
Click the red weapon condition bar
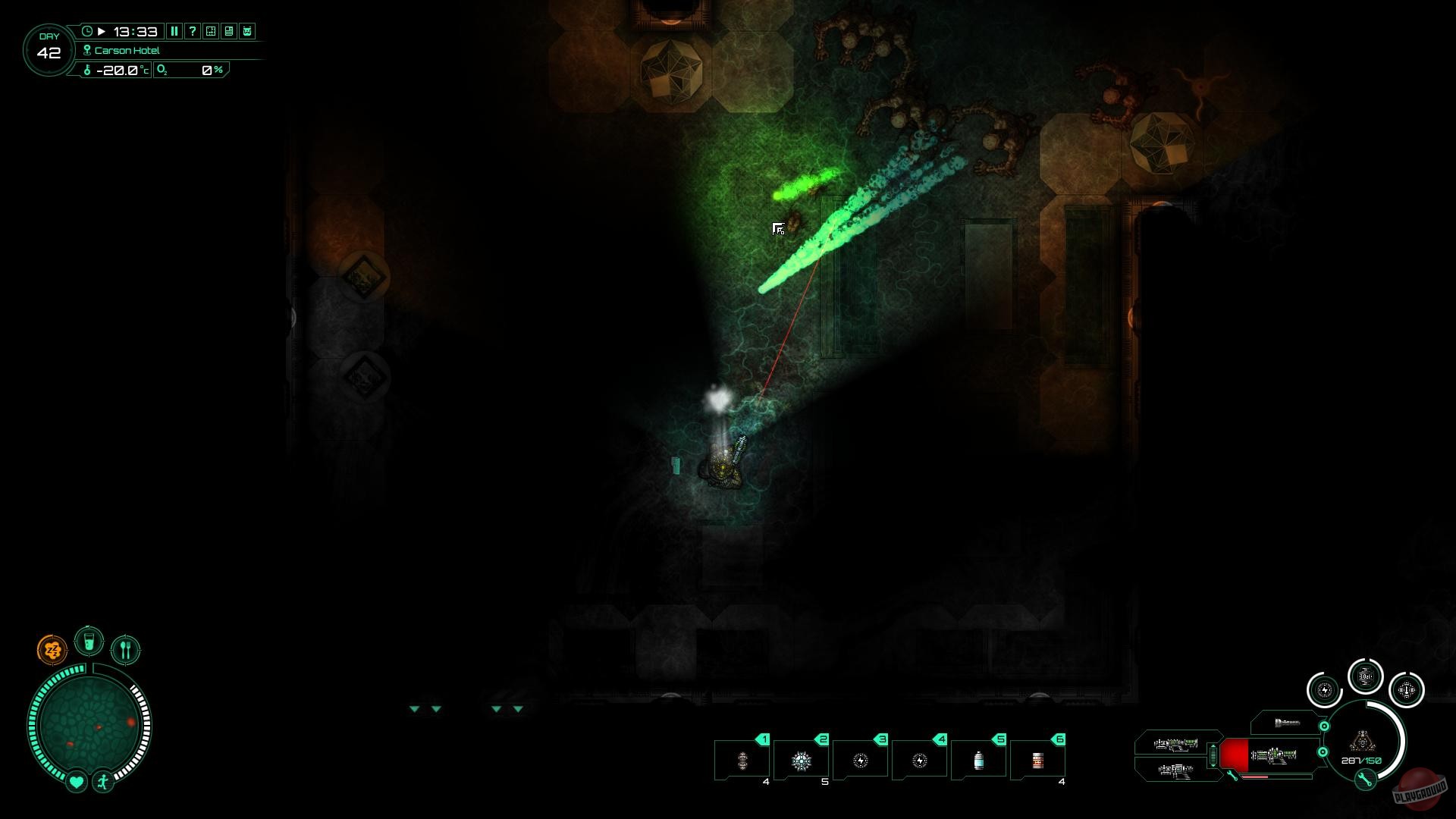1254,777
